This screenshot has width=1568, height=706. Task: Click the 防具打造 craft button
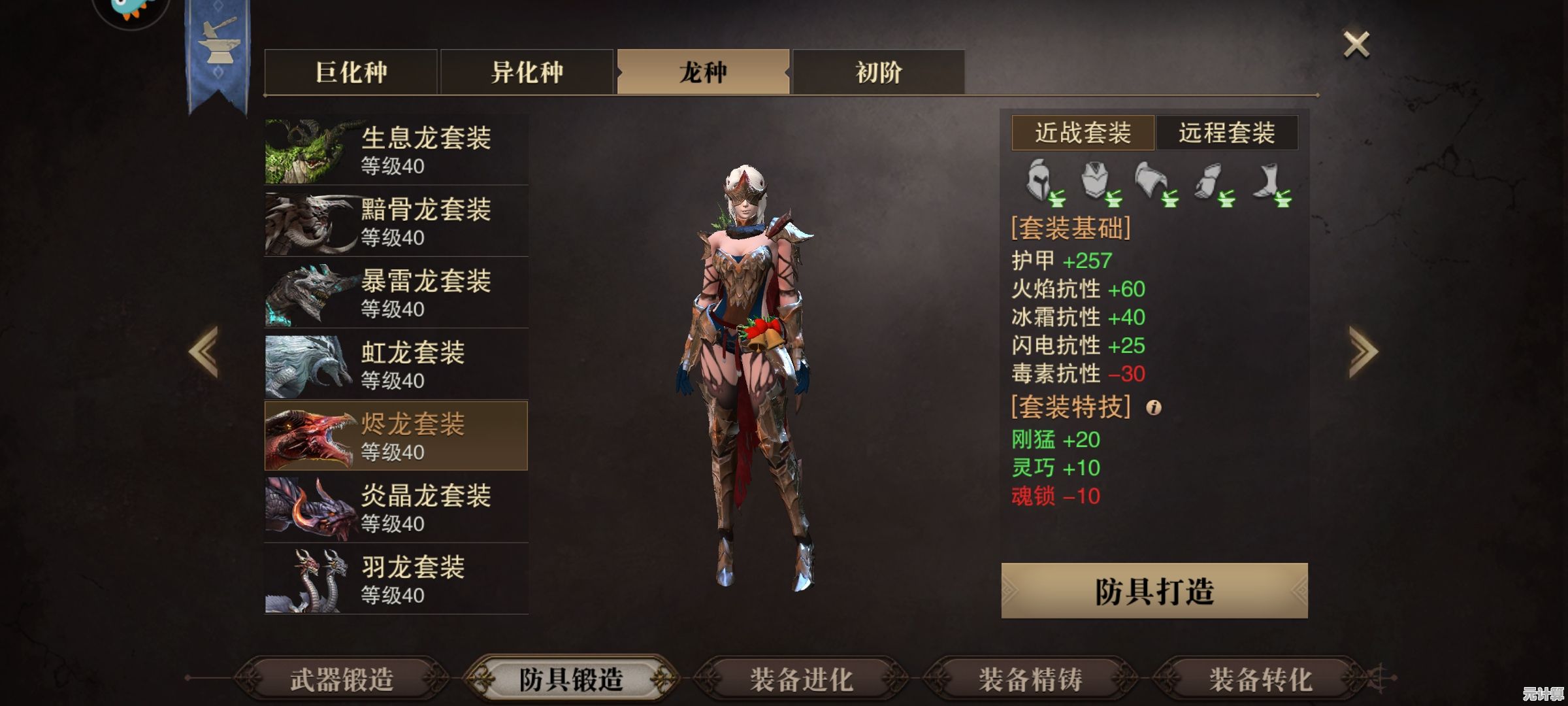[x=1154, y=591]
